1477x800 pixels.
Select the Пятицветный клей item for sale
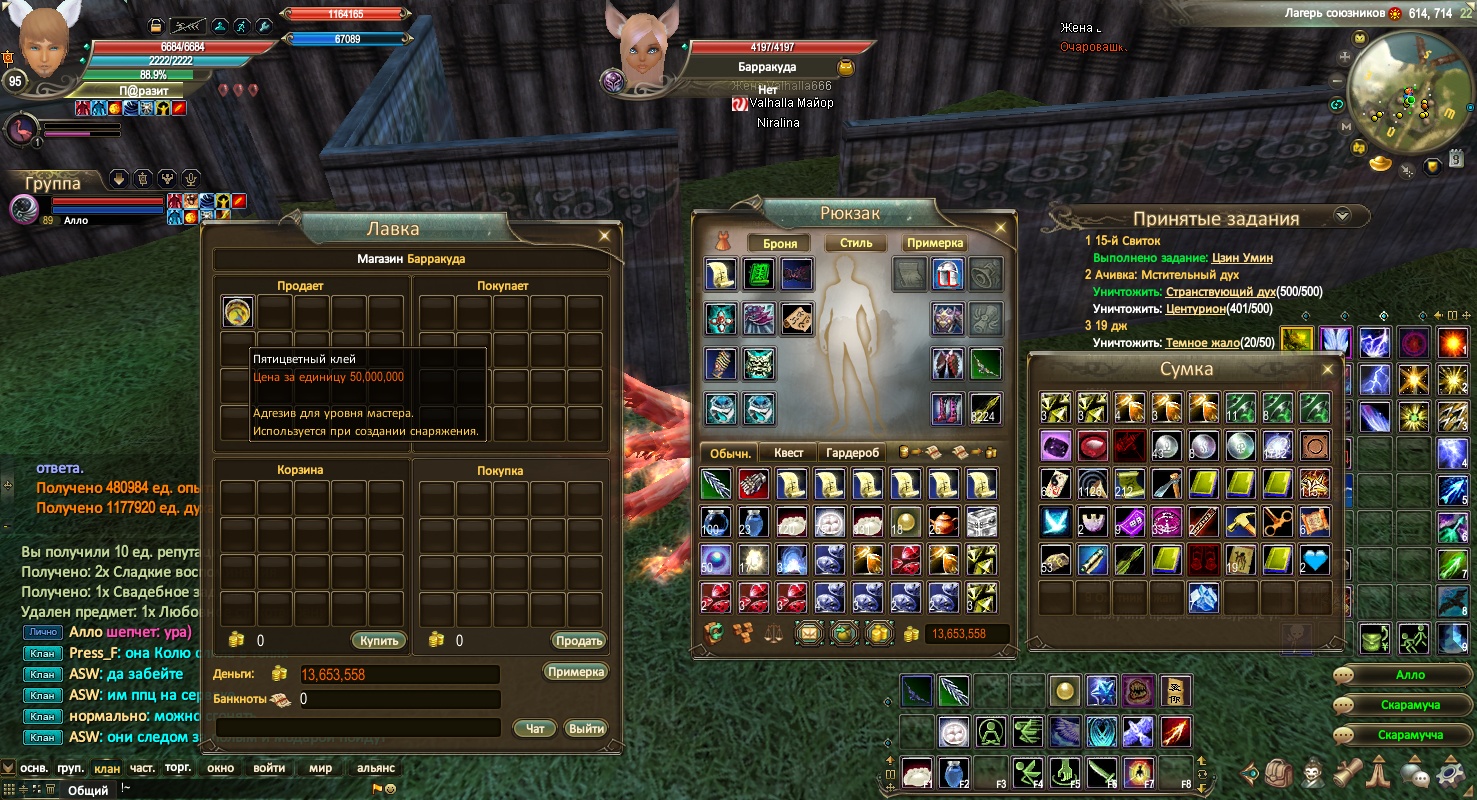pos(238,312)
